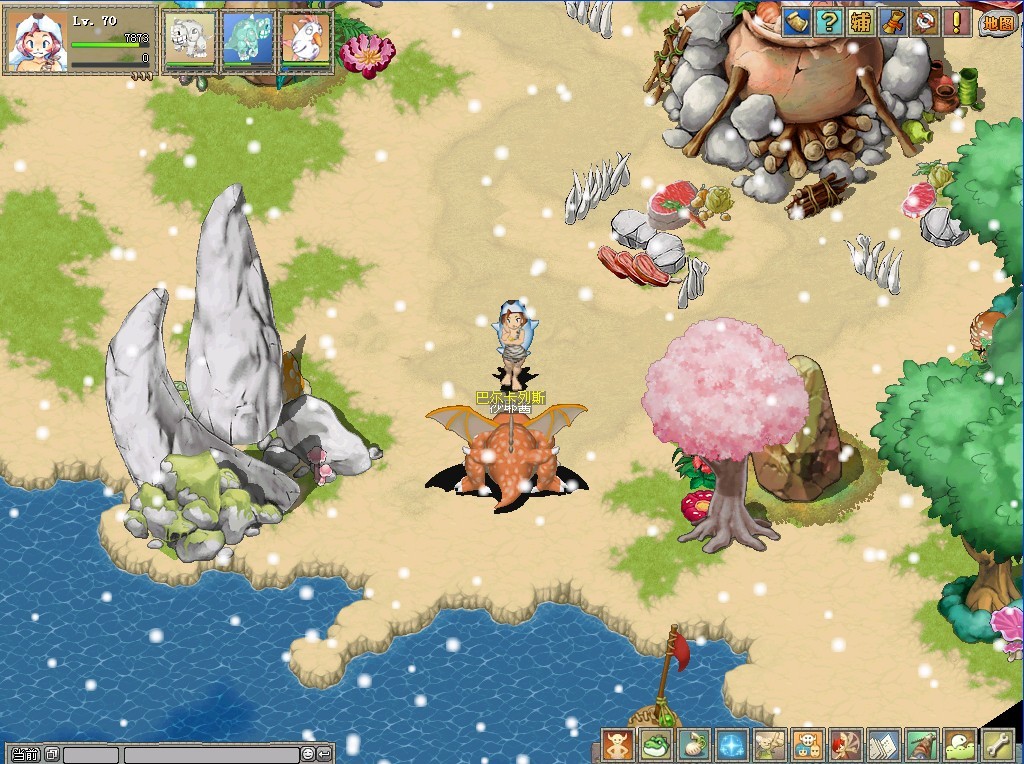Open the stacked cards icon
The width and height of the screenshot is (1024, 764).
[x=884, y=745]
